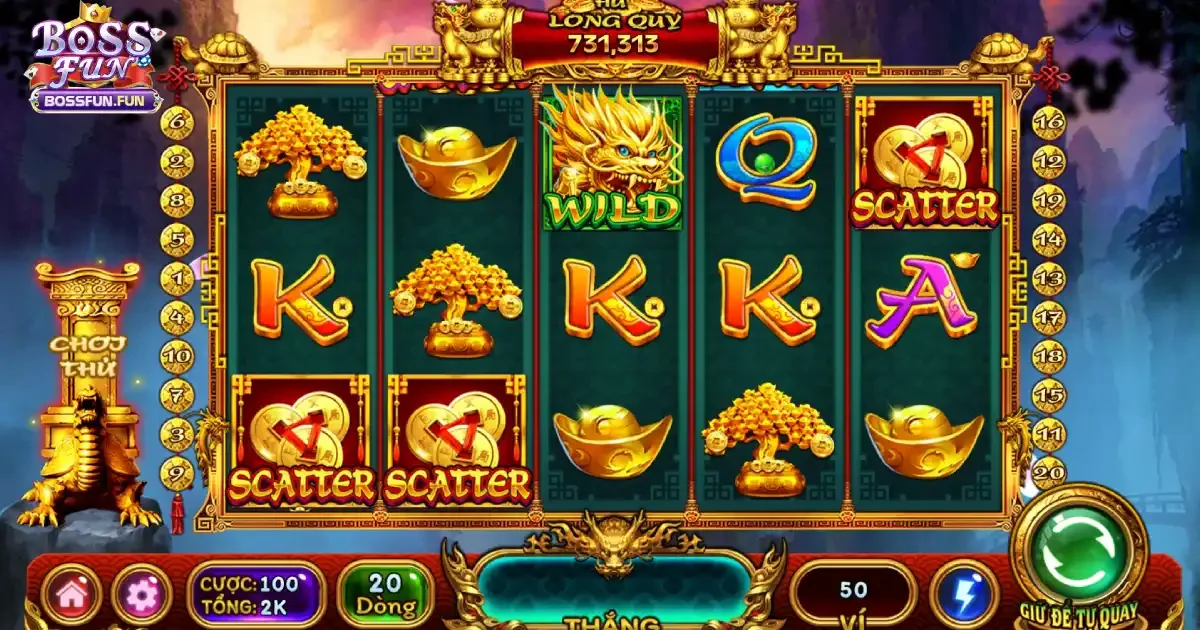Select the Chơi Thử trial mode pillar

pos(87,356)
